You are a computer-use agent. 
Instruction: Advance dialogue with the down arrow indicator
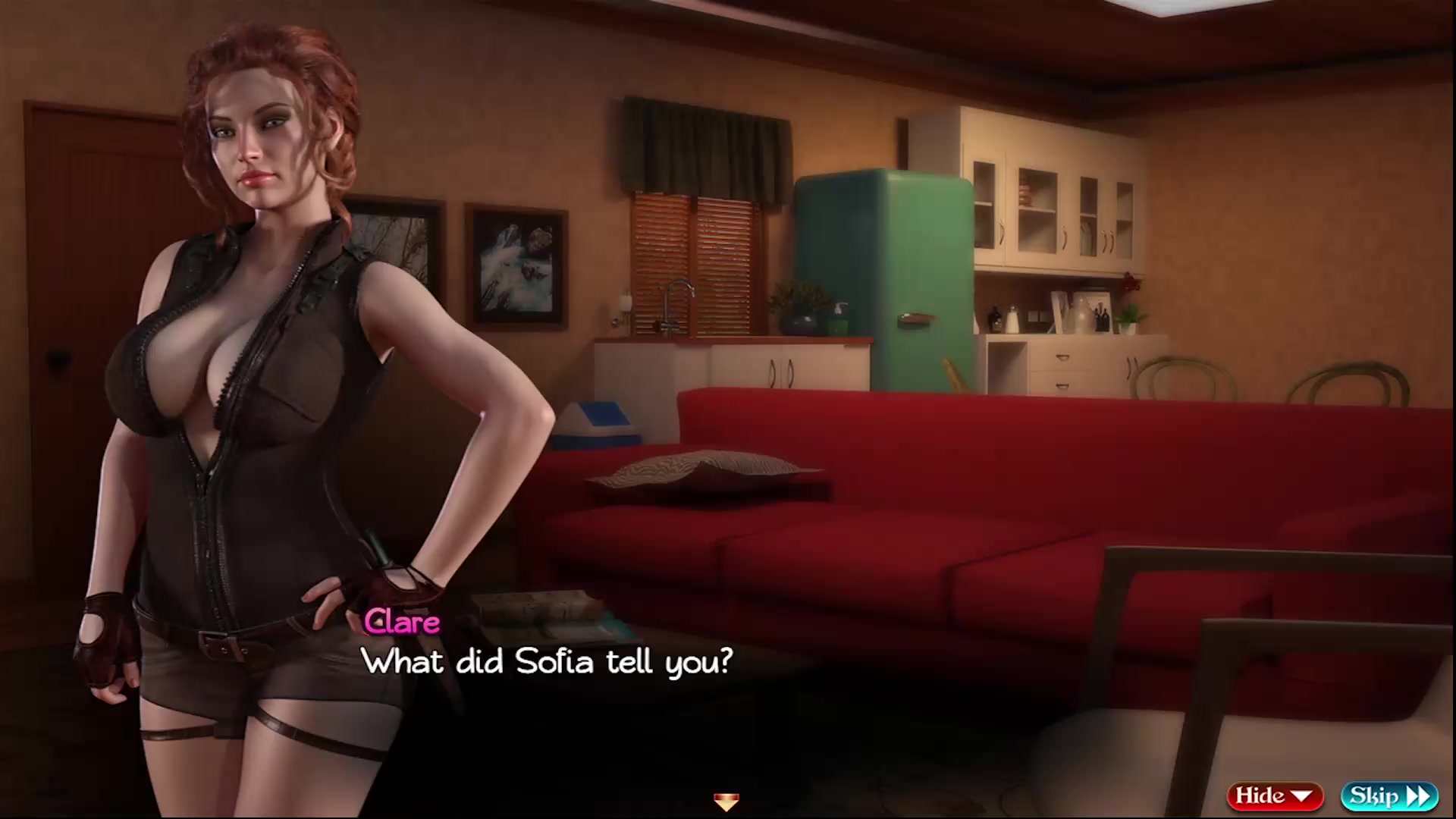click(726, 801)
